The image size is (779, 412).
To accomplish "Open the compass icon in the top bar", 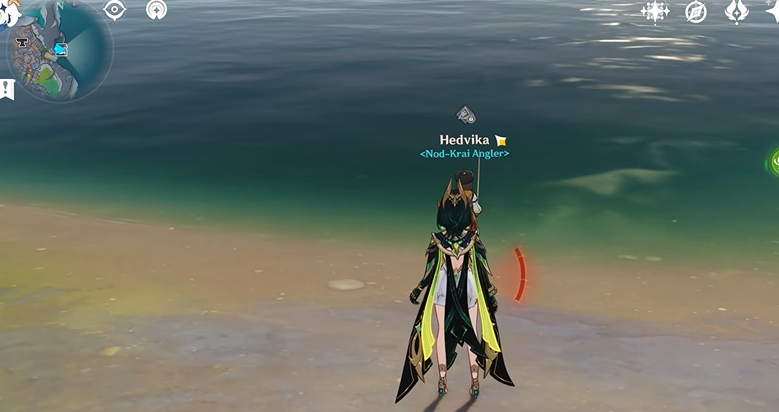I will pyautogui.click(x=696, y=11).
